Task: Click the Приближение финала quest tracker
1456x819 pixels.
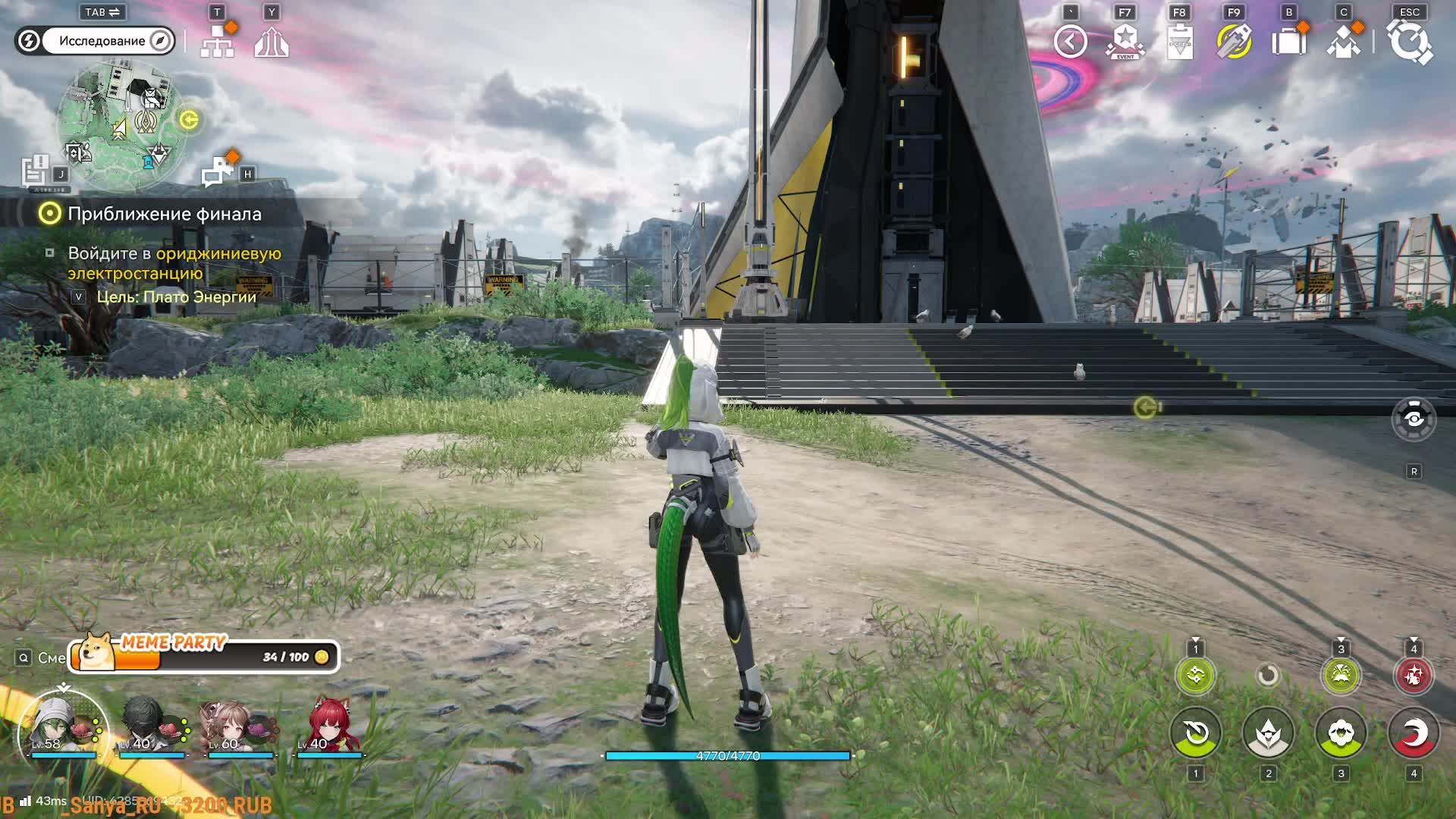Action: pyautogui.click(x=164, y=214)
